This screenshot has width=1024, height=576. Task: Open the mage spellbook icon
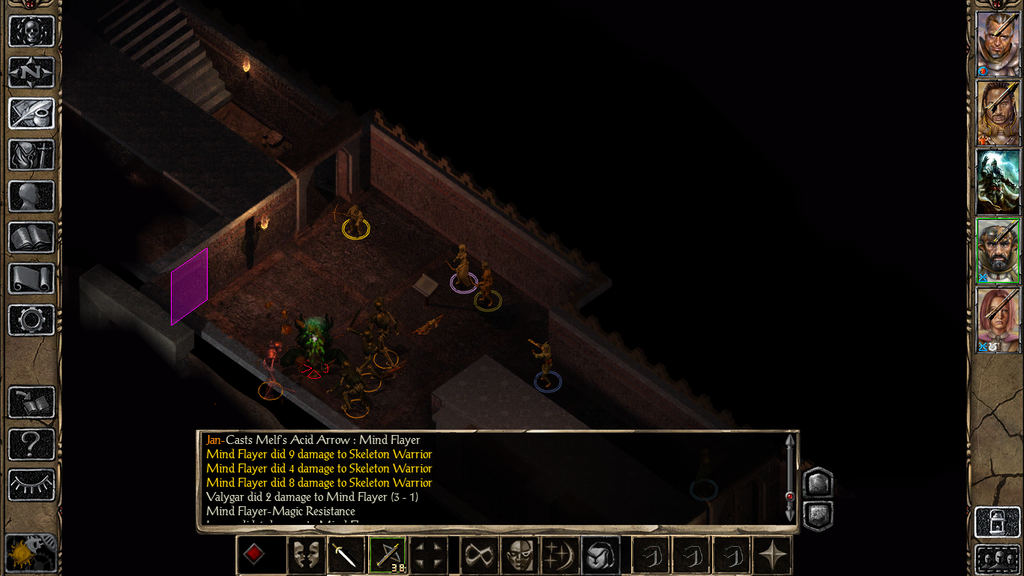(x=31, y=237)
